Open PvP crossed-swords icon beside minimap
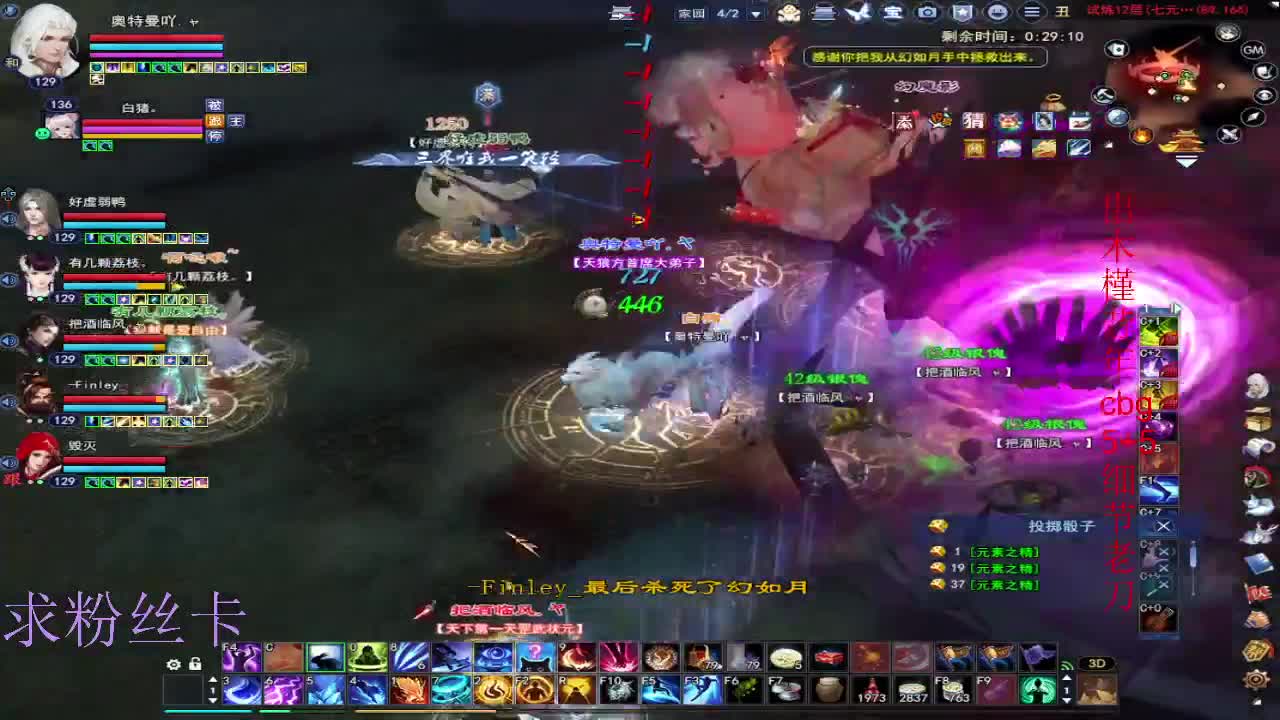Viewport: 1280px width, 720px height. [1228, 133]
